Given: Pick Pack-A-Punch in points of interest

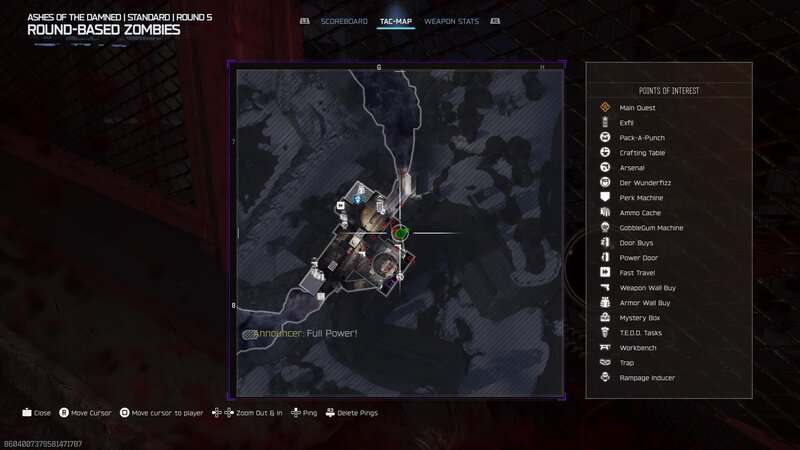Looking at the screenshot, I should coord(641,137).
